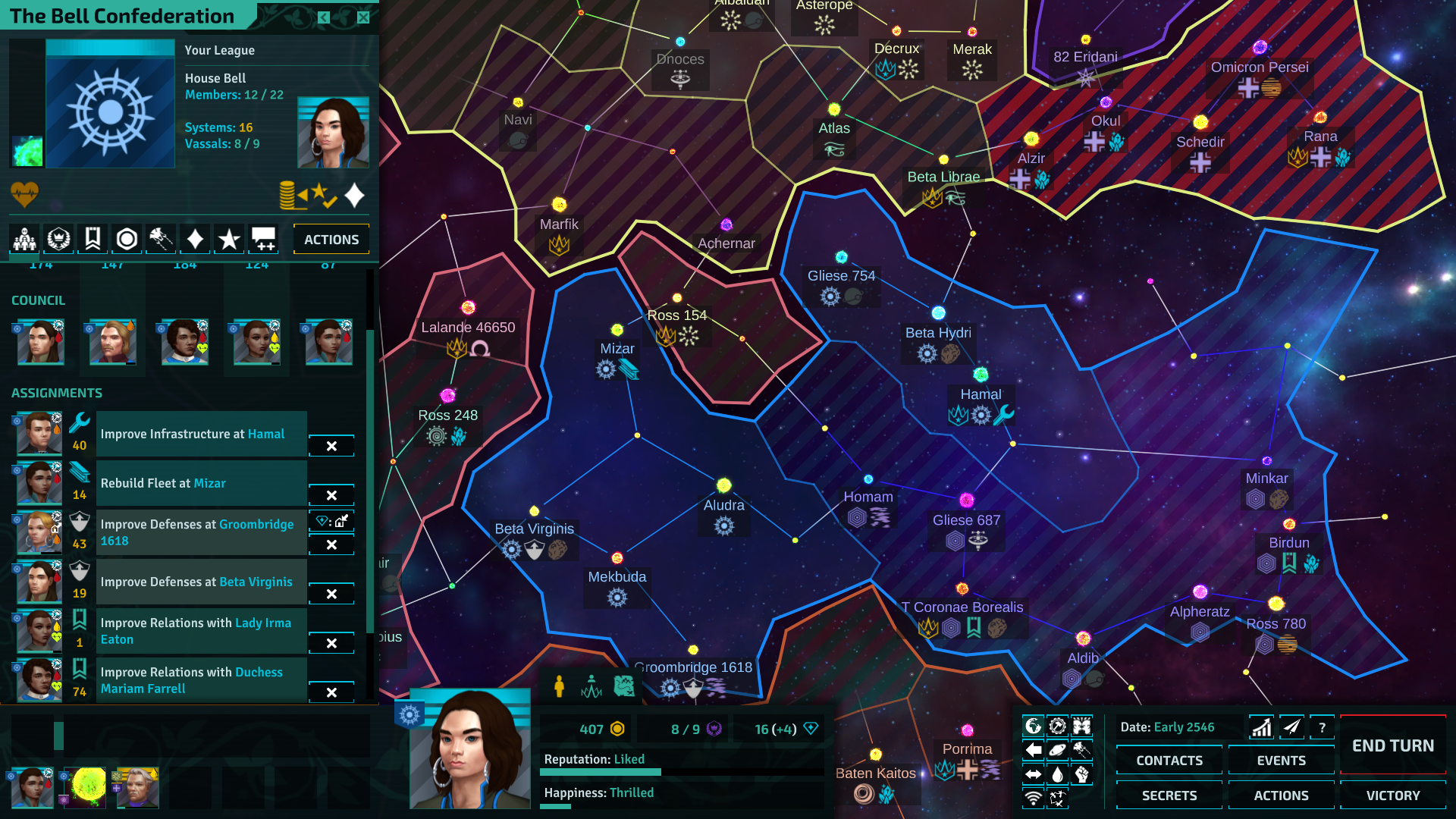Toggle the signal-strength map overlay
This screenshot has width=1456, height=819.
tap(1033, 798)
